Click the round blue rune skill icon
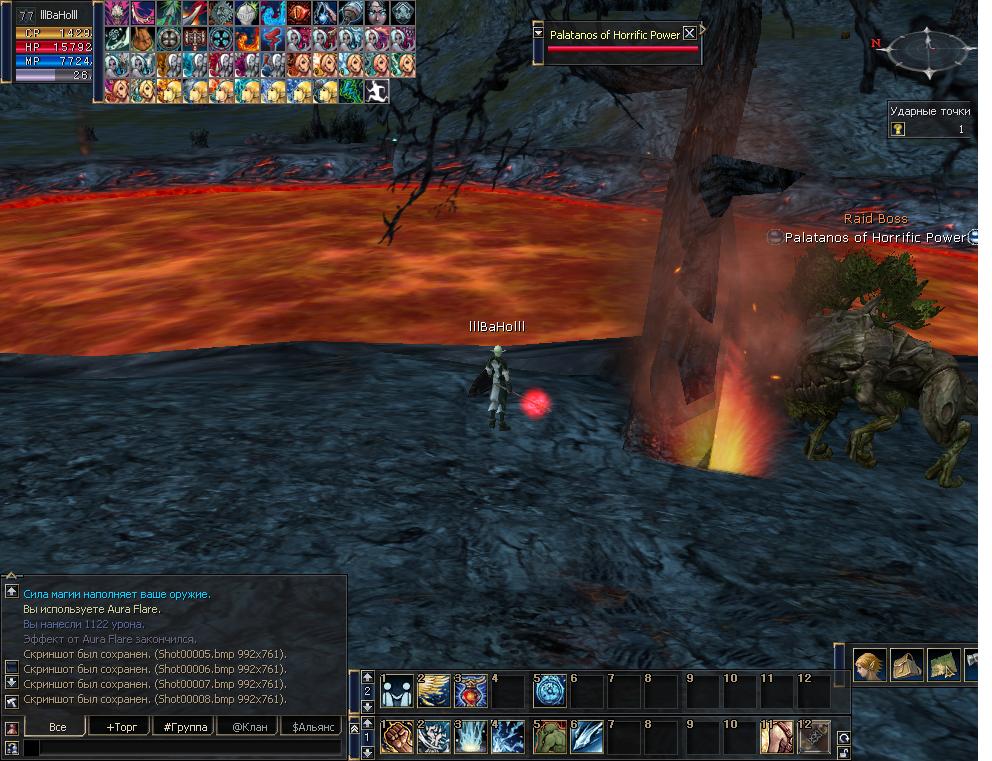992x761 pixels. (x=549, y=691)
